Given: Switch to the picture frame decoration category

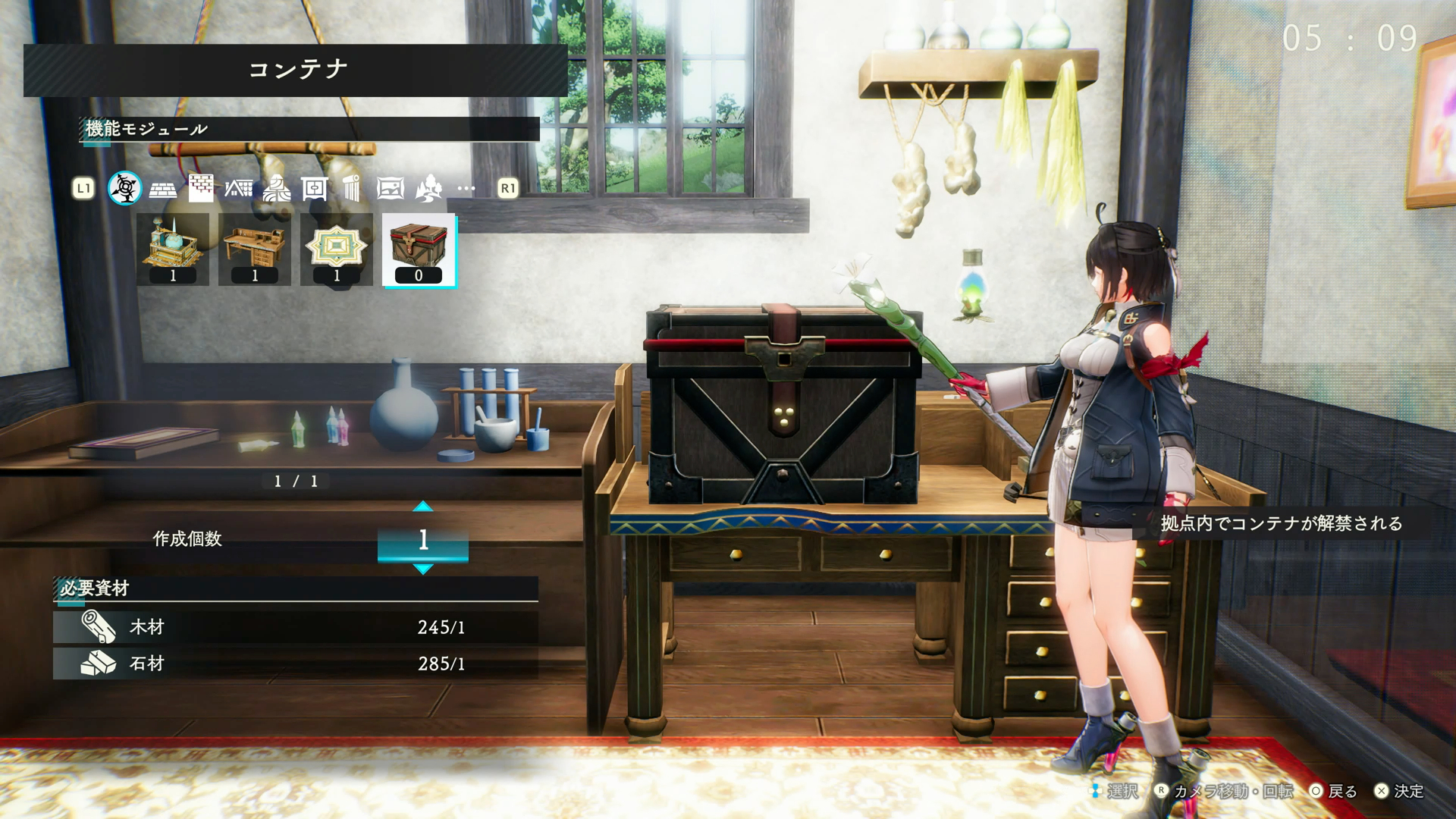Looking at the screenshot, I should click(390, 188).
